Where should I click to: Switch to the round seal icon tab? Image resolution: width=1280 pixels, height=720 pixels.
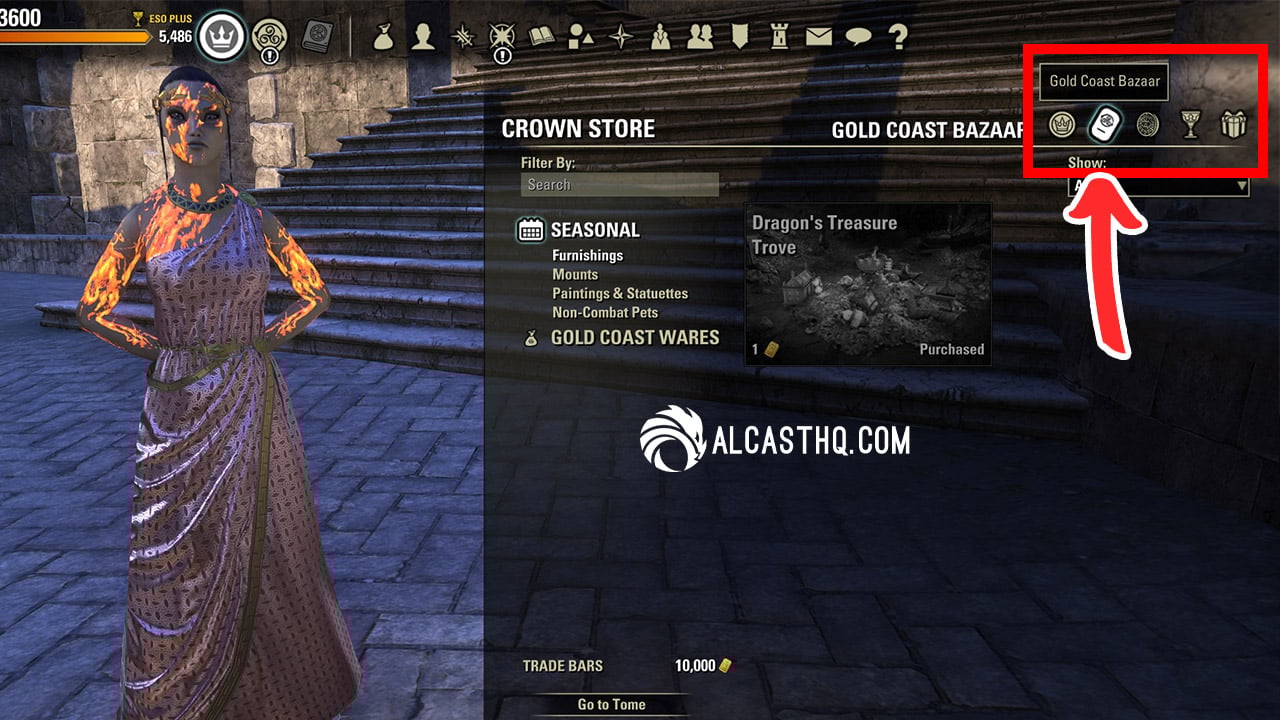tap(1147, 125)
